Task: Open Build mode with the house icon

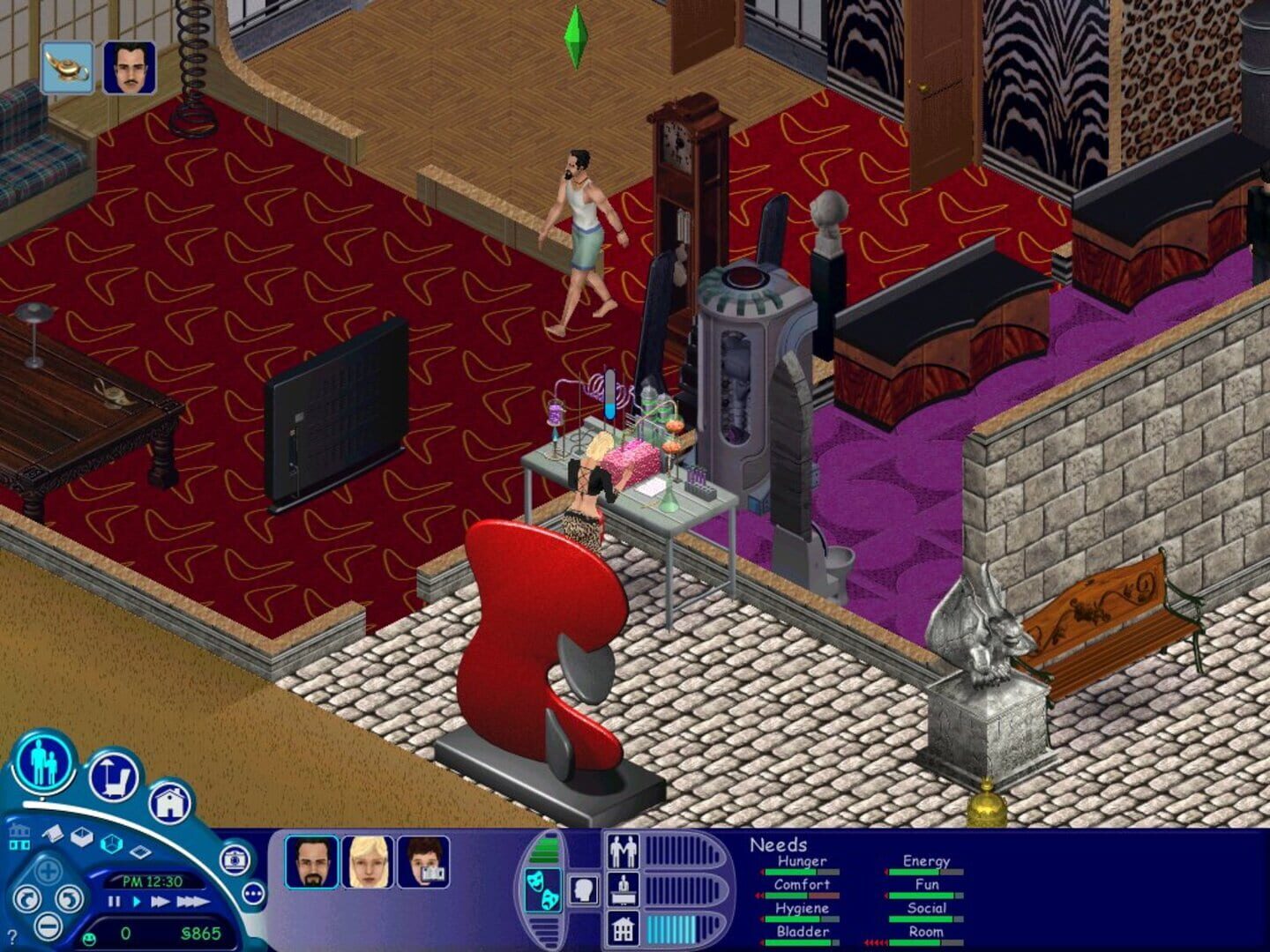Action: (172, 802)
